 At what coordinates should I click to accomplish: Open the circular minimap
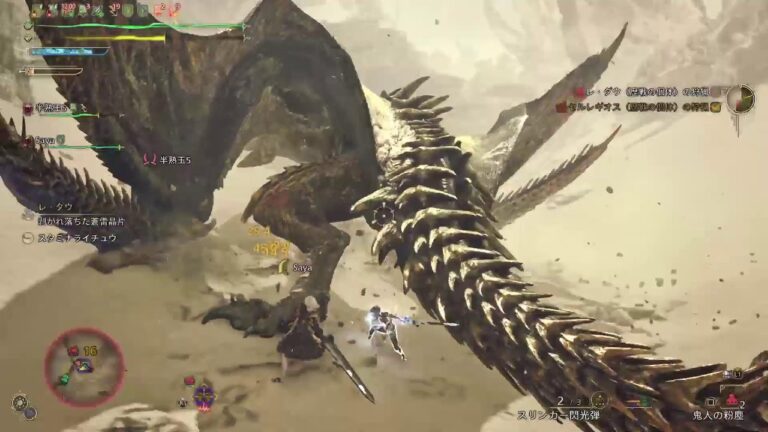[84, 367]
